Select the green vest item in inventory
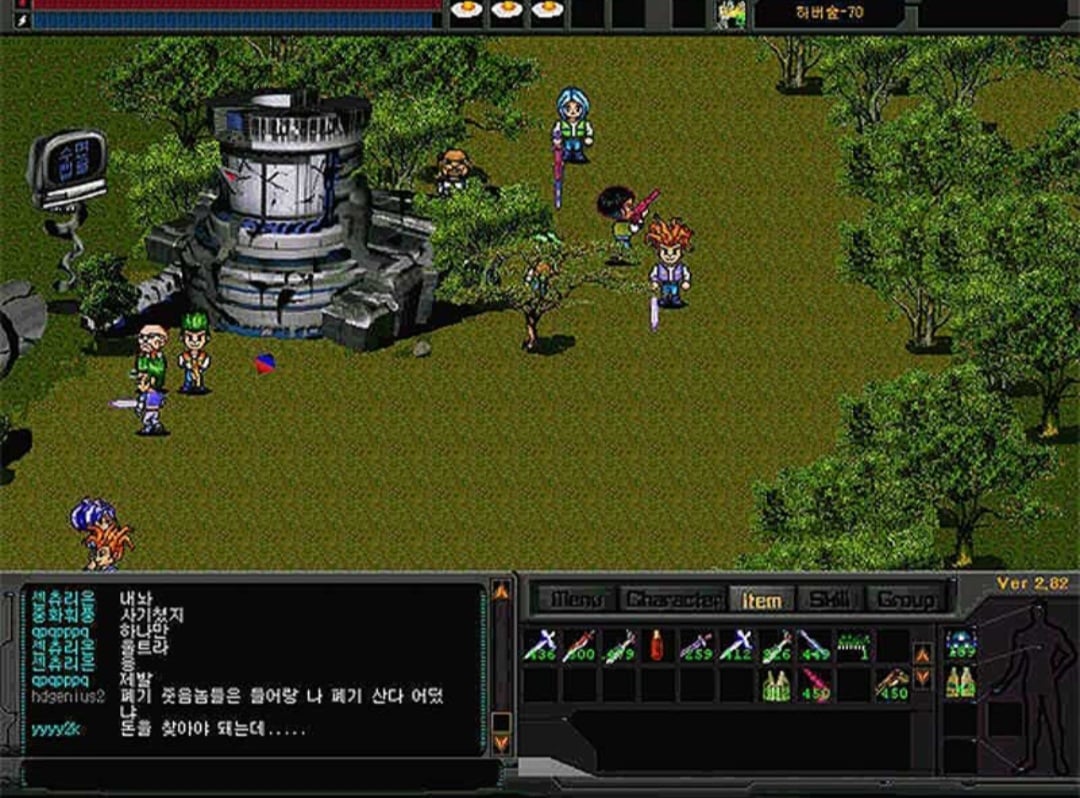Screen dimensions: 1080x798 click(x=776, y=685)
